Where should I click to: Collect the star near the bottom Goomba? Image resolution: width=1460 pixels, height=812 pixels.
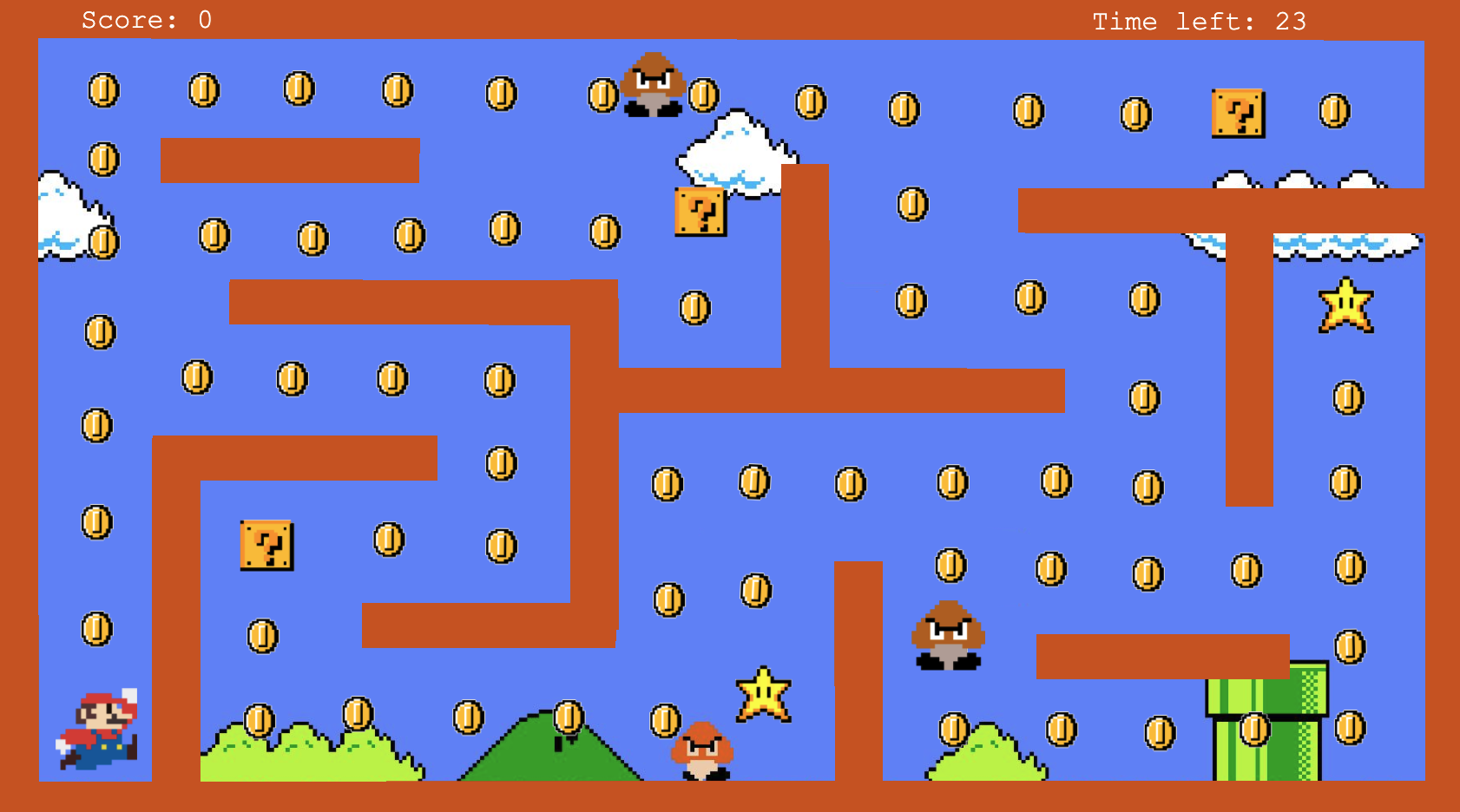pyautogui.click(x=762, y=694)
